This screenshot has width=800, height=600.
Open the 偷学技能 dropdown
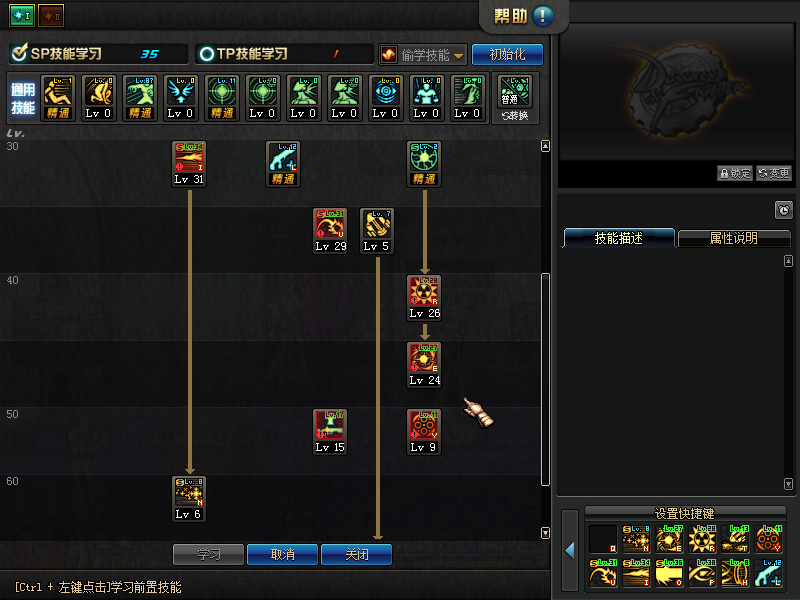423,55
